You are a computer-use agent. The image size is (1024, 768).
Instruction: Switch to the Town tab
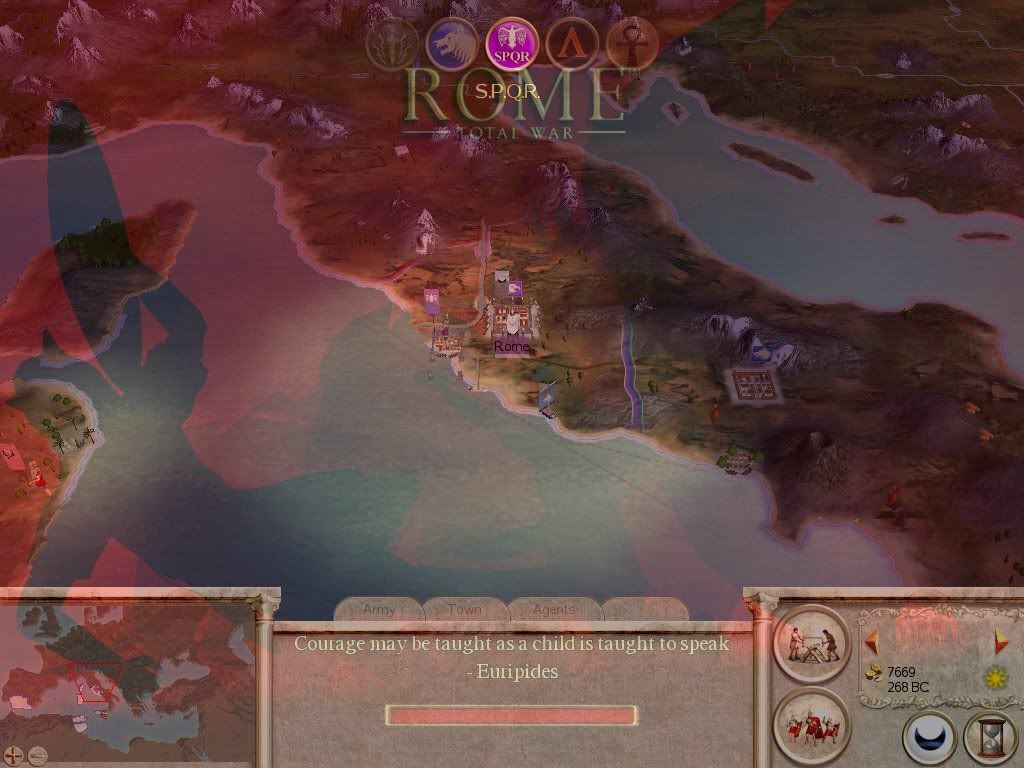coord(465,609)
